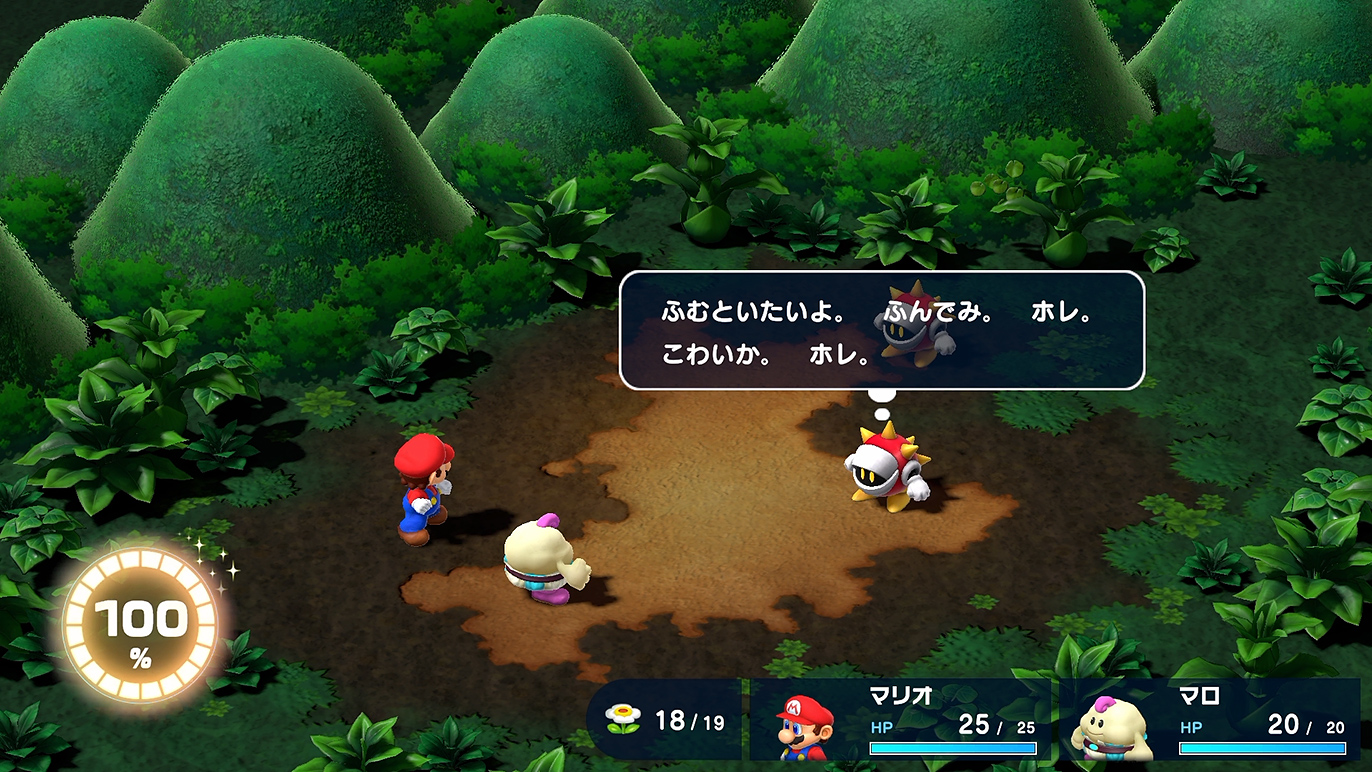Screen dimensions: 1372x772
Task: Select Mario's party portrait panel
Action: [900, 720]
